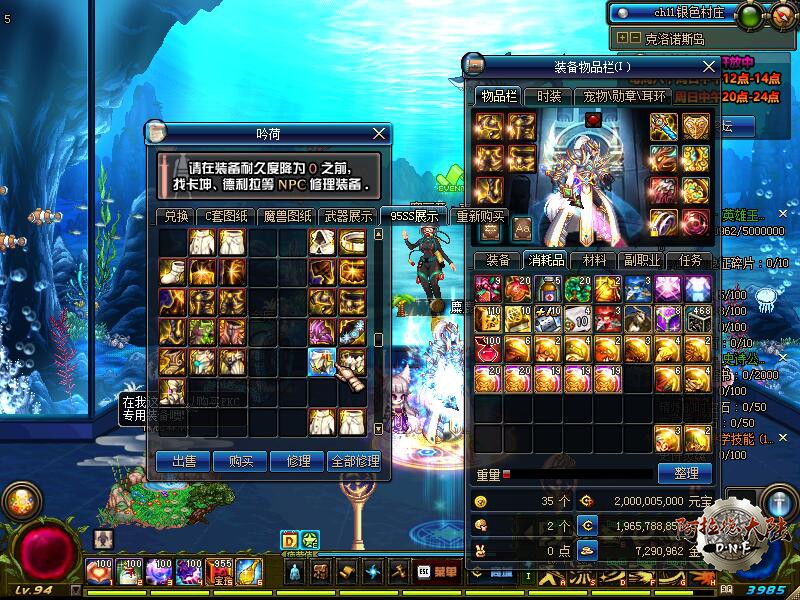Select the 装备 inventory category tab
800x600 pixels.
point(498,260)
